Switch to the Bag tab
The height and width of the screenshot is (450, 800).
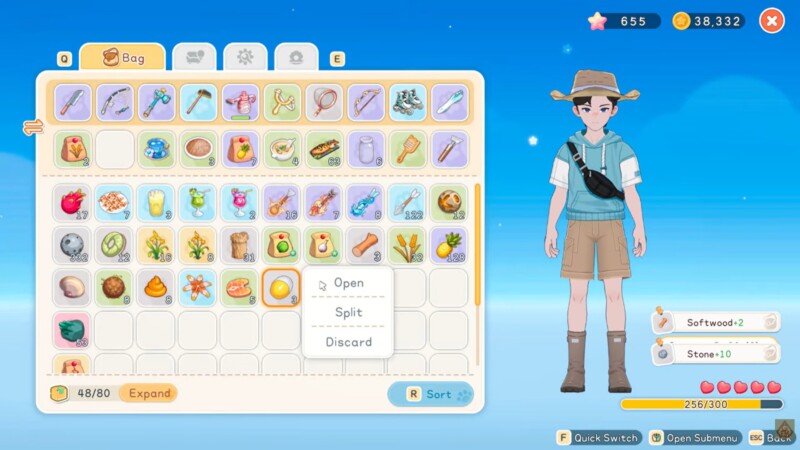coord(122,58)
